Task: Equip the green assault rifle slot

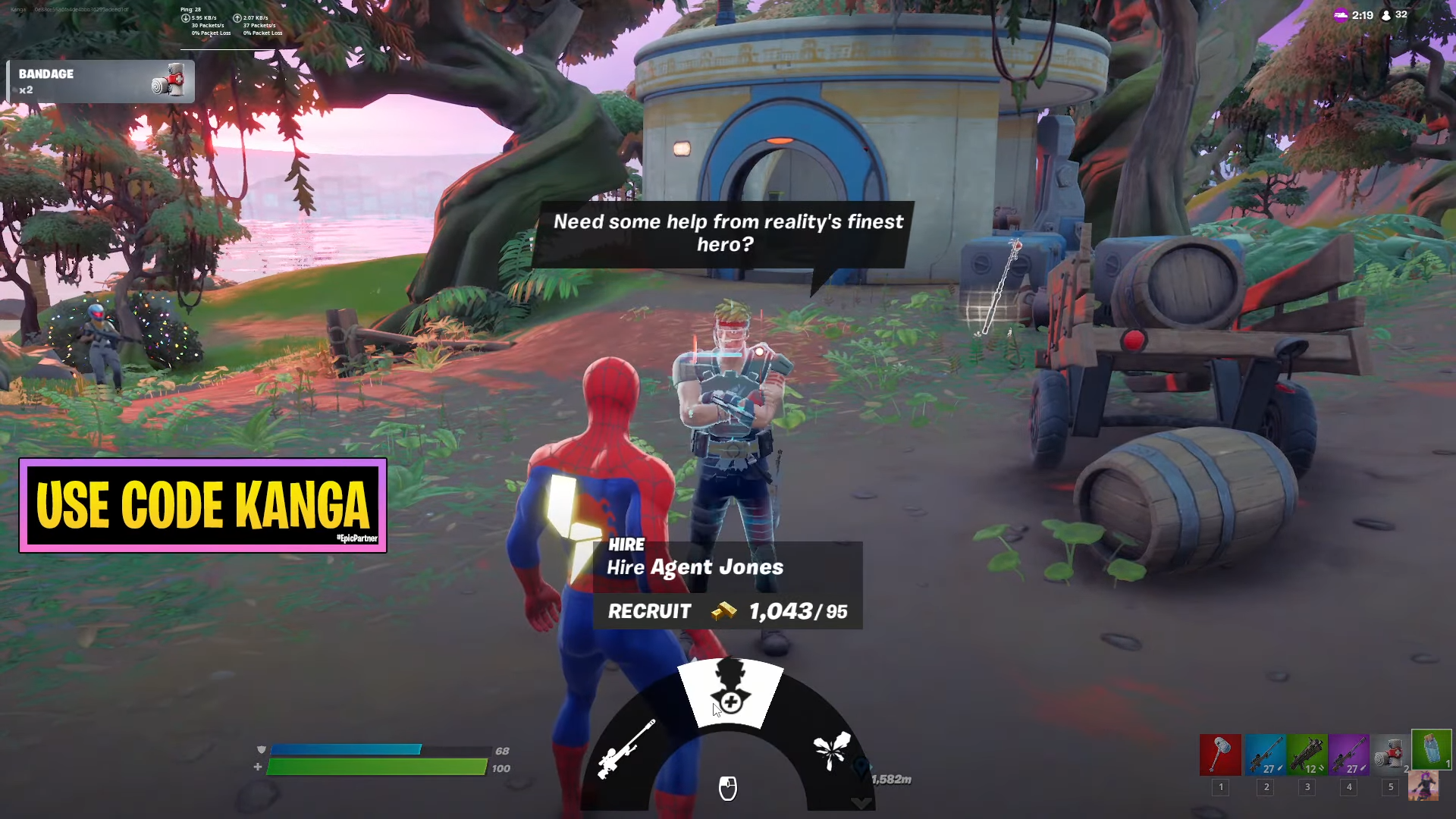Action: coord(1307,755)
